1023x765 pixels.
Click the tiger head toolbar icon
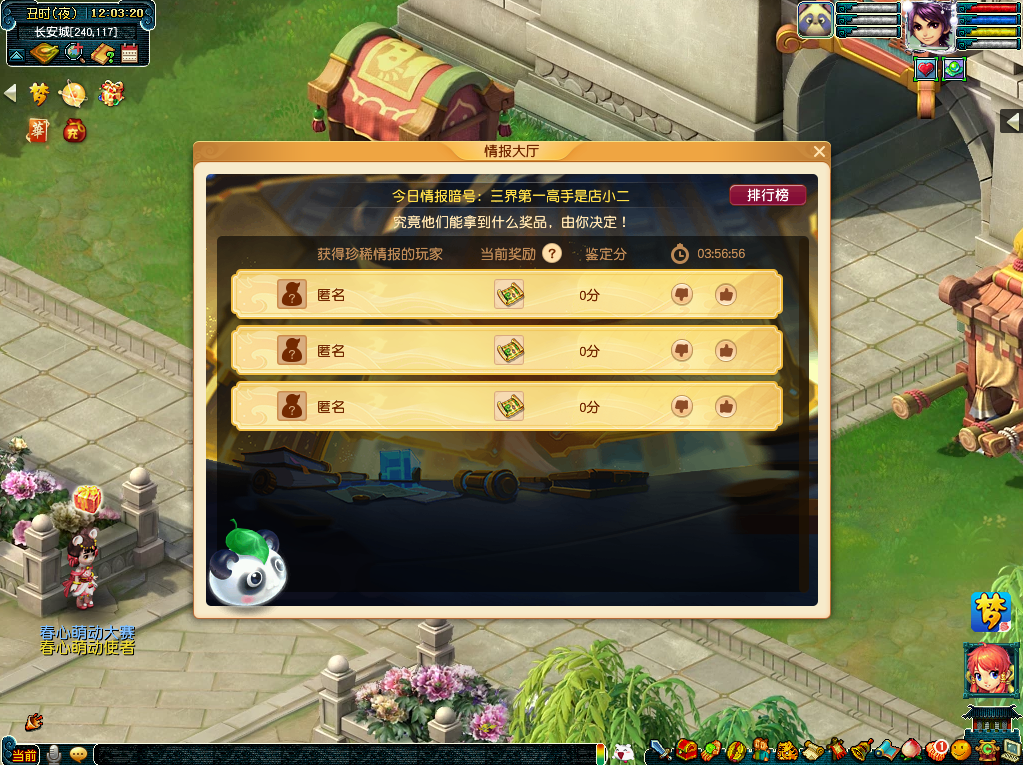point(787,749)
